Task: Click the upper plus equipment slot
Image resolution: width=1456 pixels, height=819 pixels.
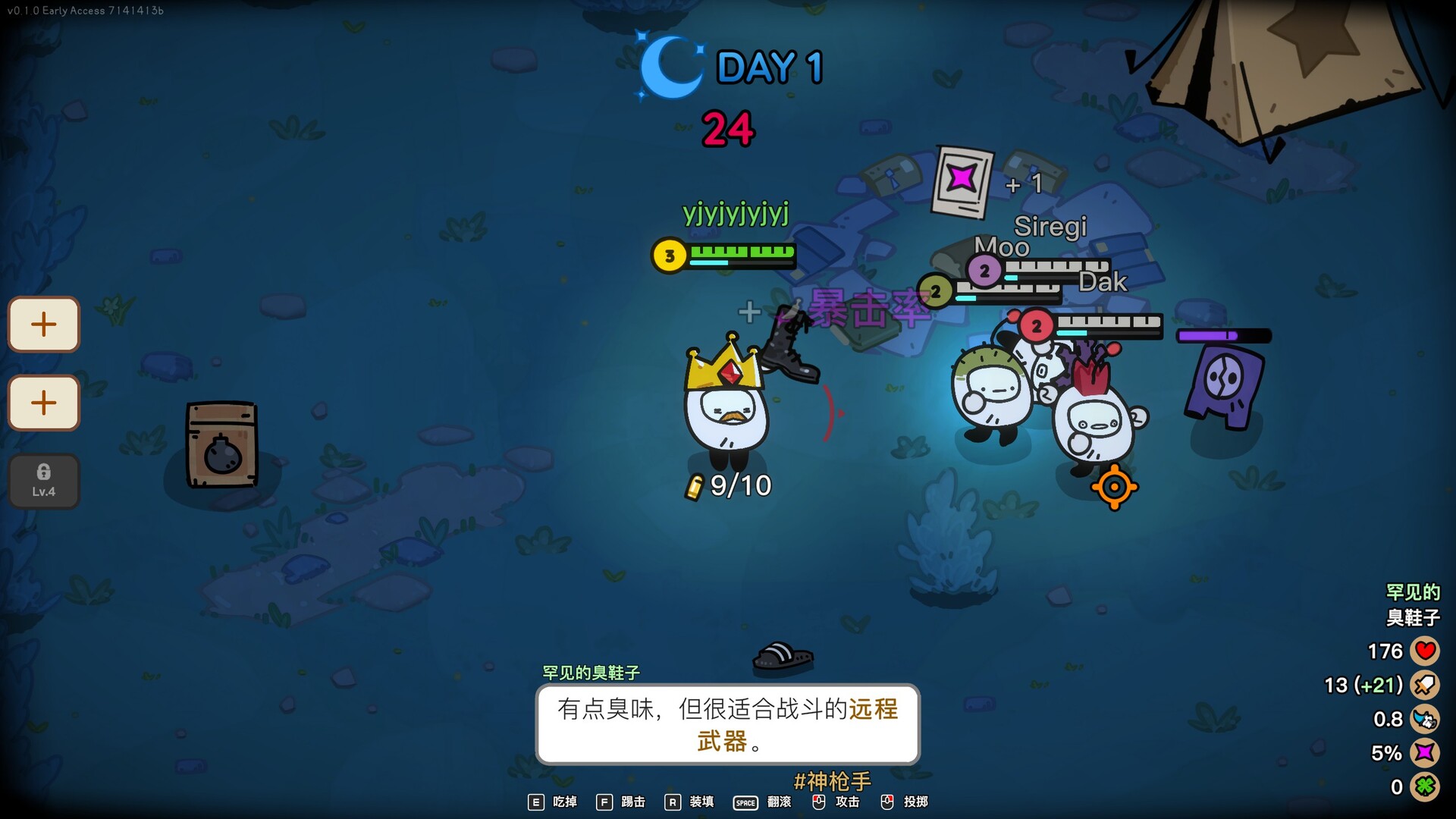Action: [x=43, y=325]
